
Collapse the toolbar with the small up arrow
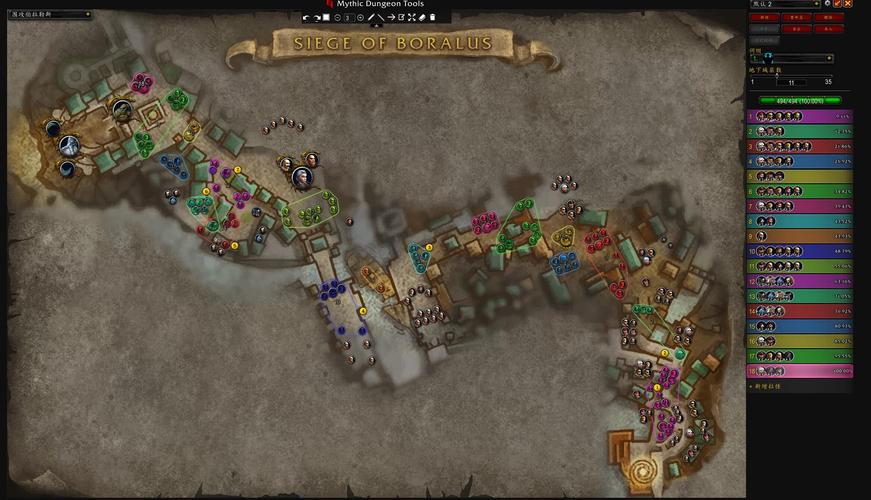pos(376,26)
